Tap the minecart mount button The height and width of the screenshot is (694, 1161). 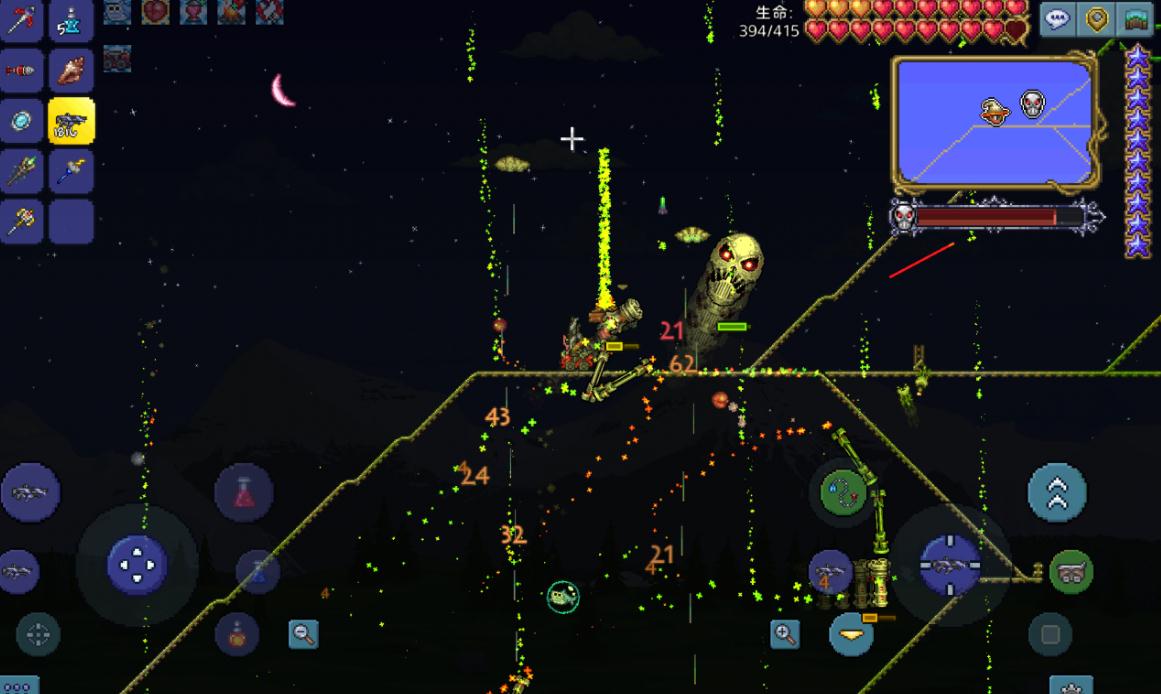[x=1070, y=572]
